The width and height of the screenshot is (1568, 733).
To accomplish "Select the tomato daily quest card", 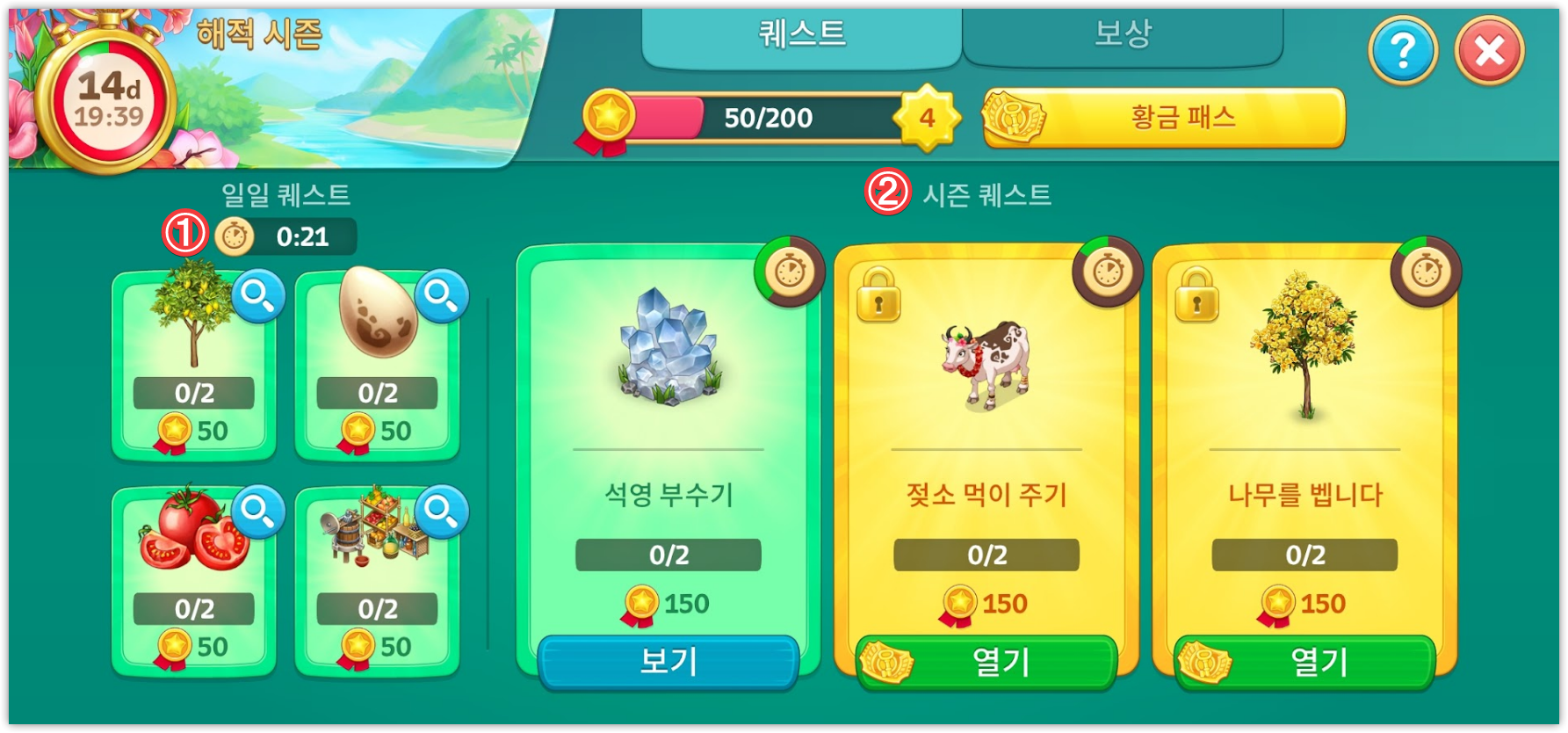I will (193, 580).
